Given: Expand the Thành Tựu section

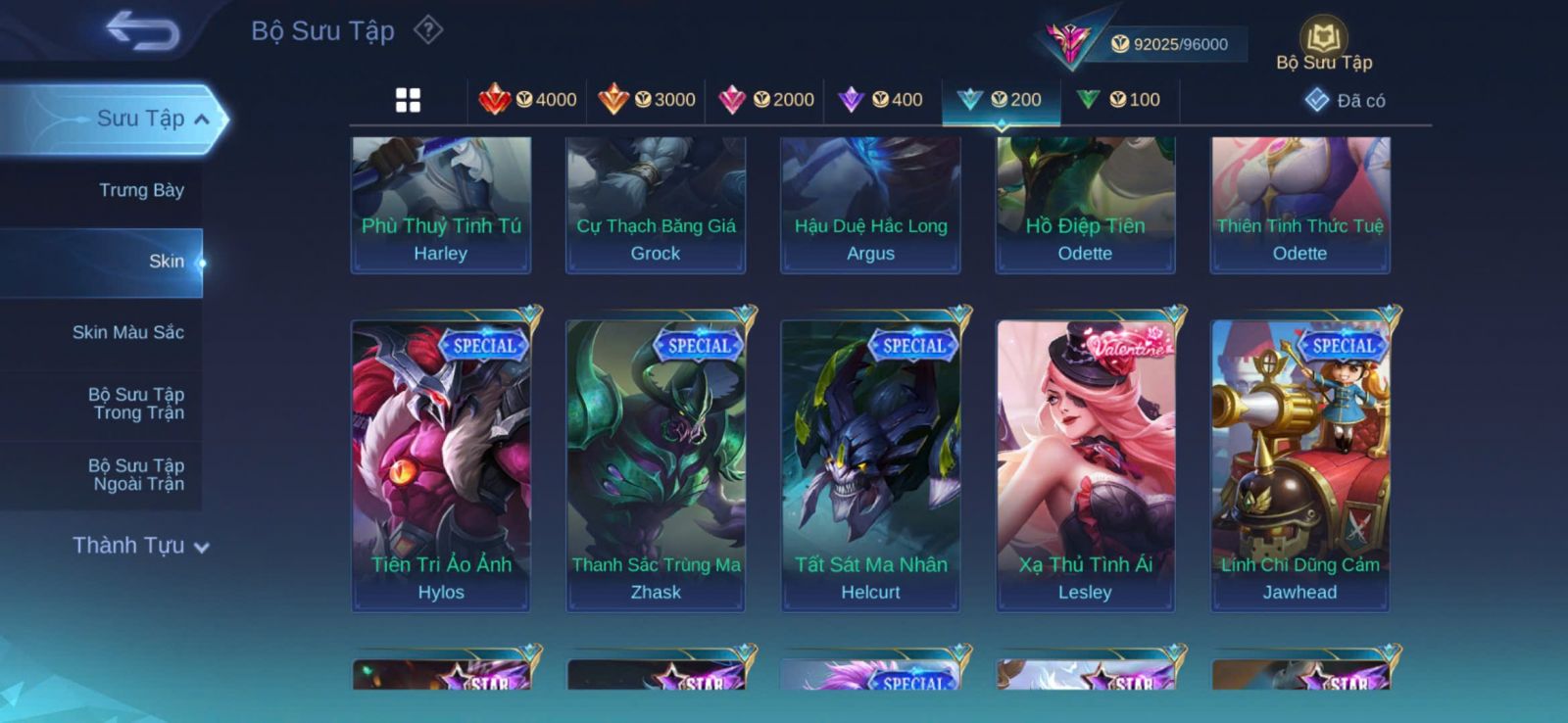Looking at the screenshot, I should tap(140, 546).
